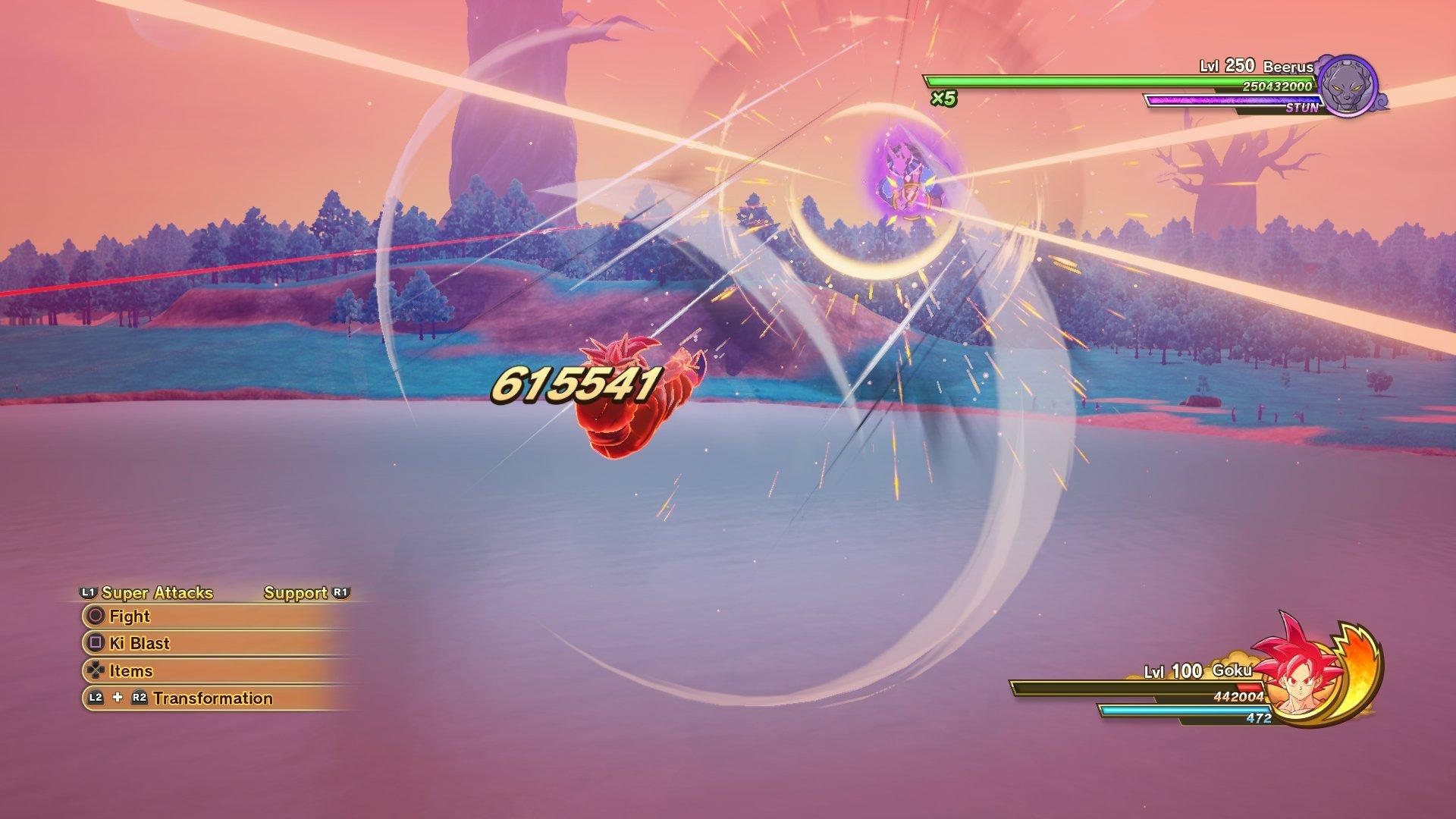Select the R1 icon next to Support

(341, 593)
